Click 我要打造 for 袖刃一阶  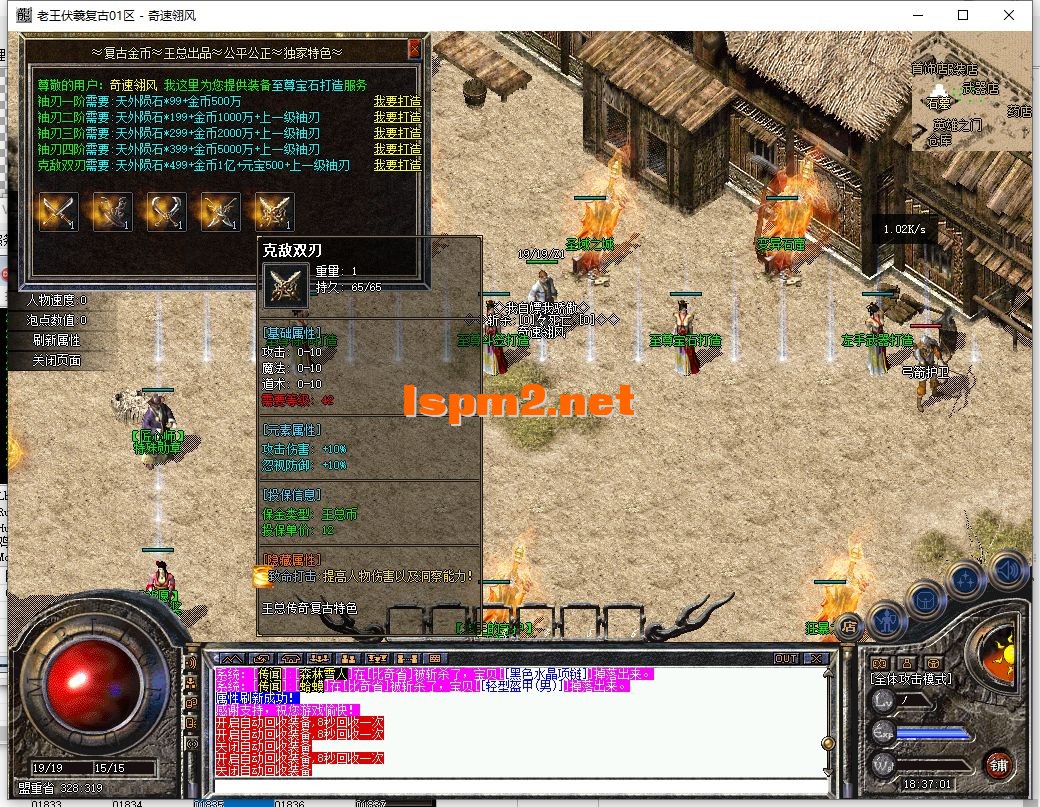pyautogui.click(x=397, y=101)
